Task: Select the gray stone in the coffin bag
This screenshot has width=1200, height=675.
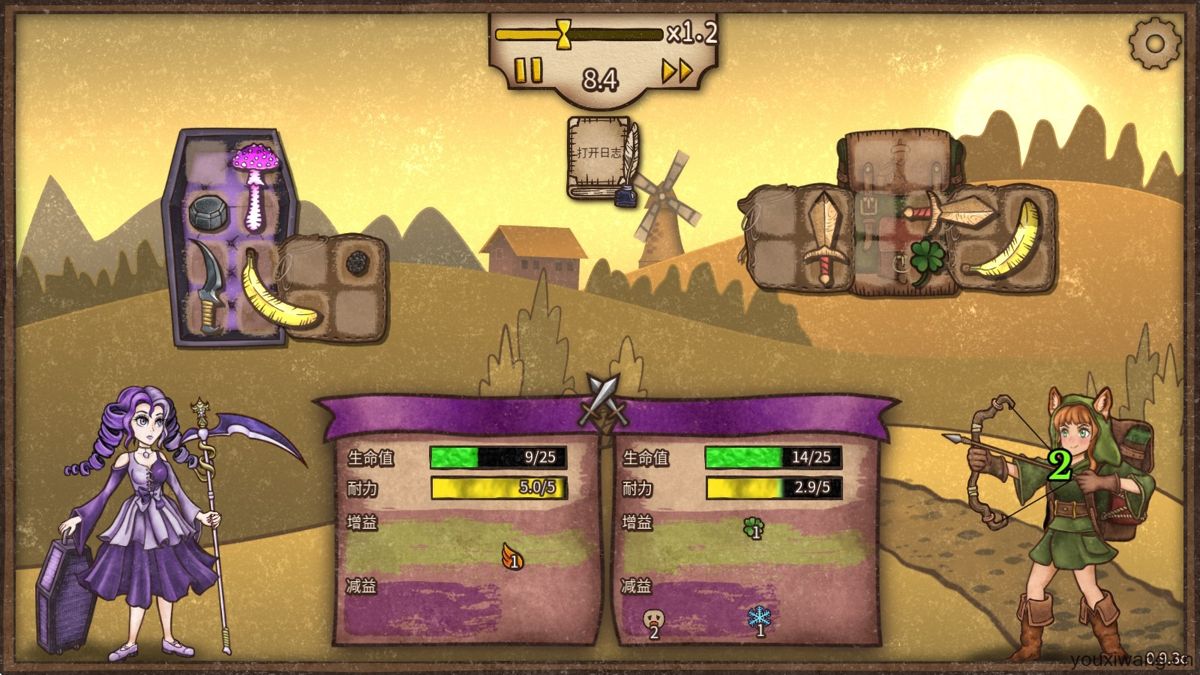Action: pyautogui.click(x=208, y=211)
